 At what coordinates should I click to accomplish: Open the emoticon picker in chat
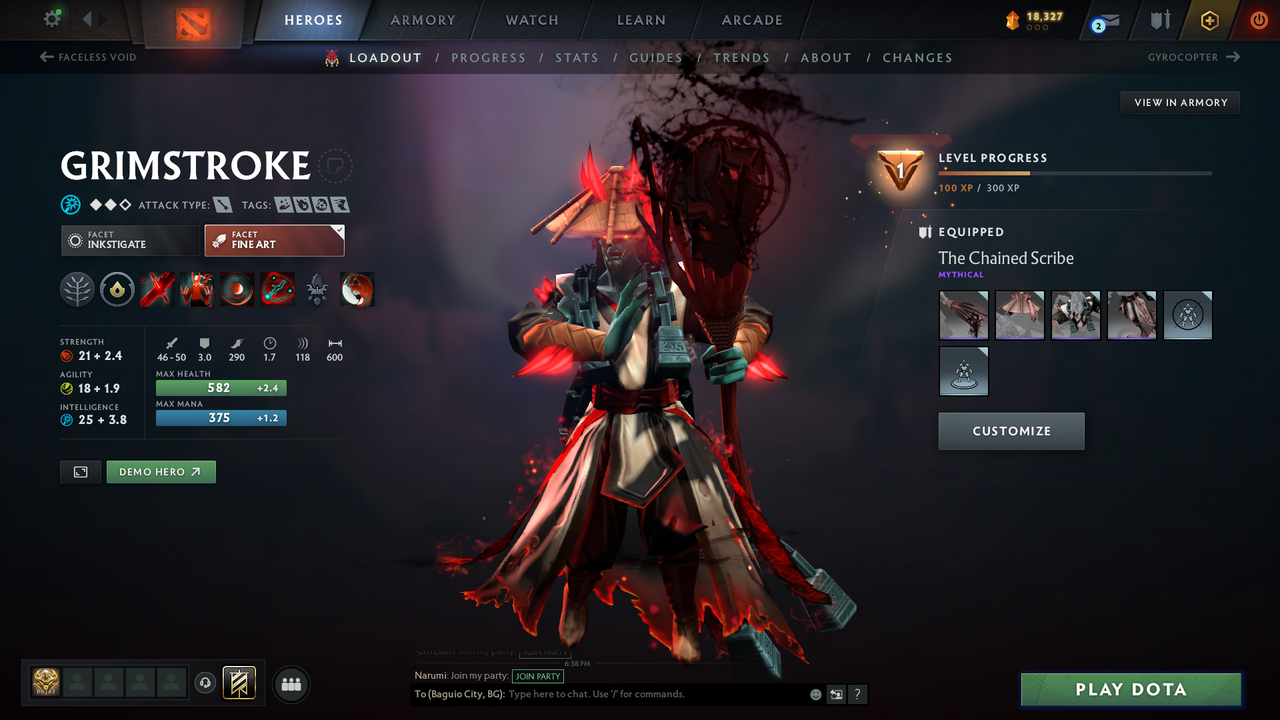click(x=815, y=694)
